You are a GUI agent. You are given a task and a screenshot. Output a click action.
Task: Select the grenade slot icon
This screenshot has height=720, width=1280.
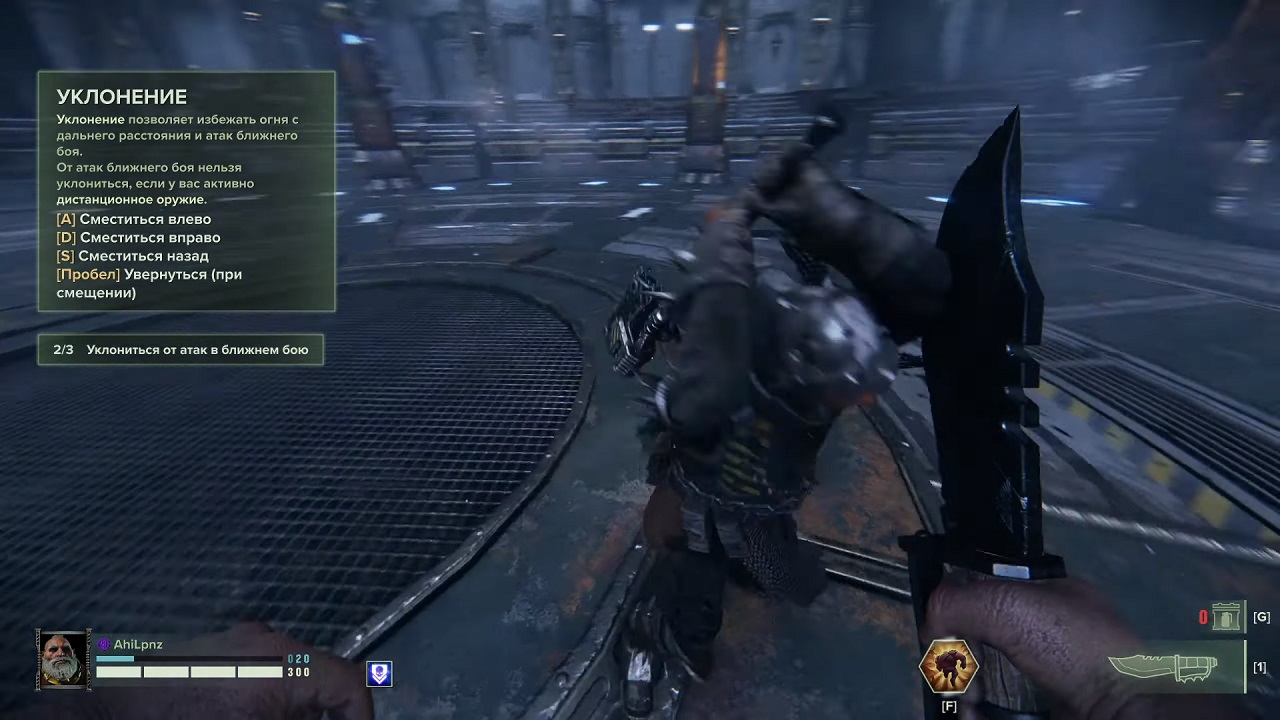click(1226, 617)
